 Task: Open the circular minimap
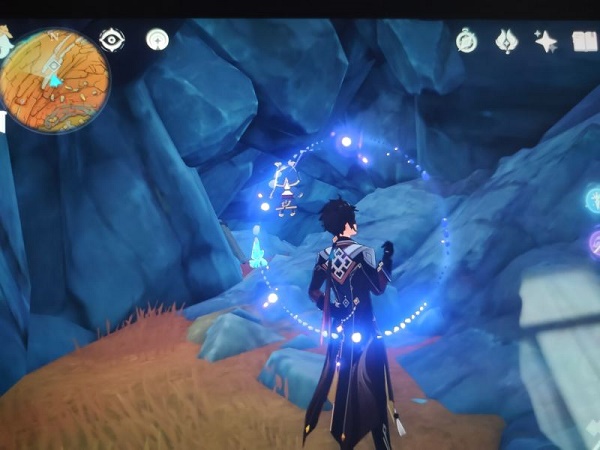(x=55, y=80)
